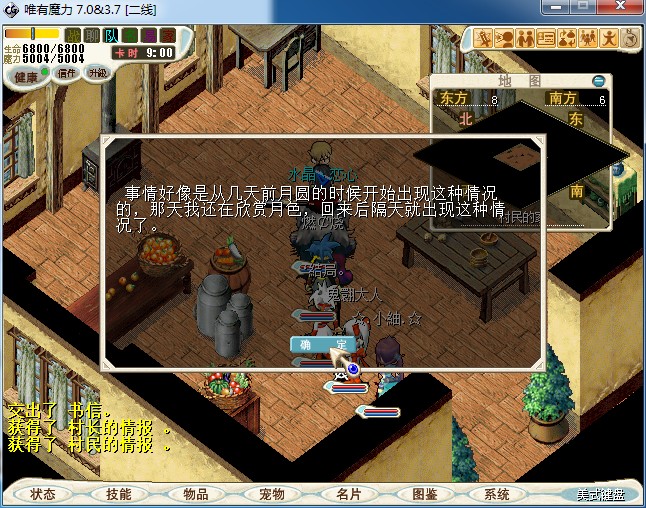Screen dimensions: 646x508
Task: Collapse the 地图 map panel with blue button
Action: click(598, 81)
